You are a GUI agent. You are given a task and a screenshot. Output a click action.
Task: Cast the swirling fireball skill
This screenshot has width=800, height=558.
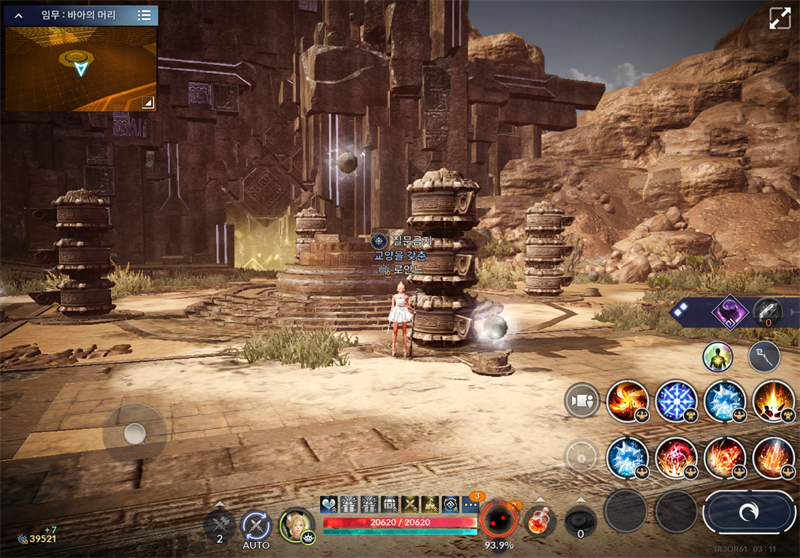(x=629, y=401)
